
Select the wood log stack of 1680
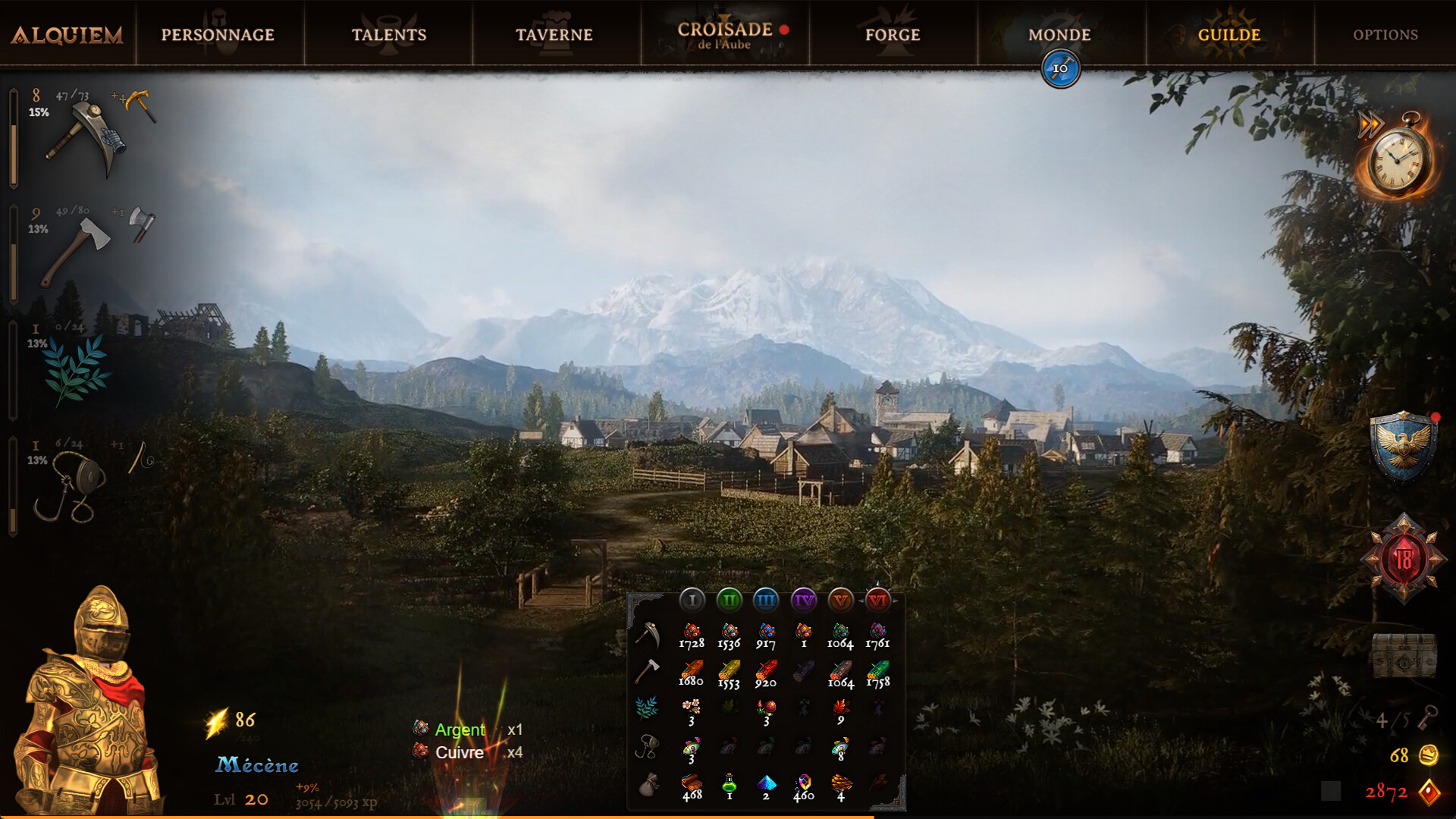click(691, 673)
